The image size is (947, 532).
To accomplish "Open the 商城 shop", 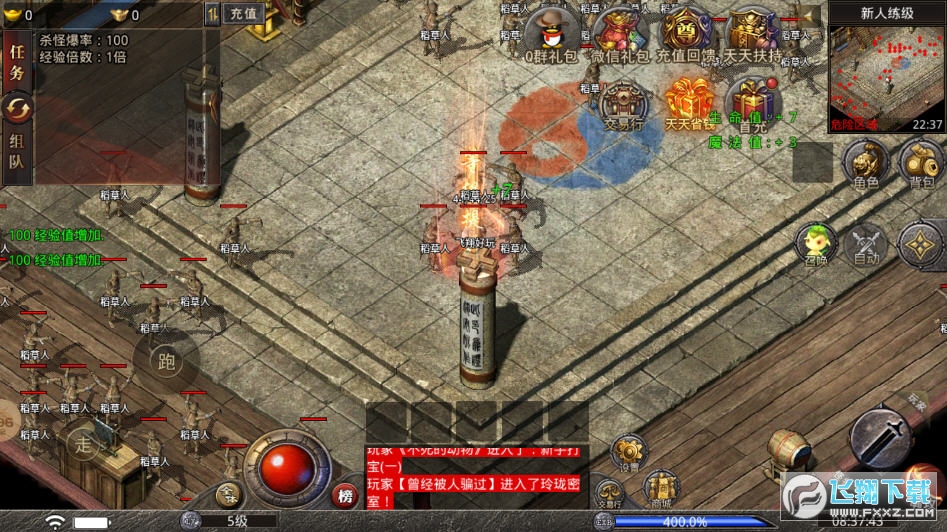I will click(x=660, y=487).
